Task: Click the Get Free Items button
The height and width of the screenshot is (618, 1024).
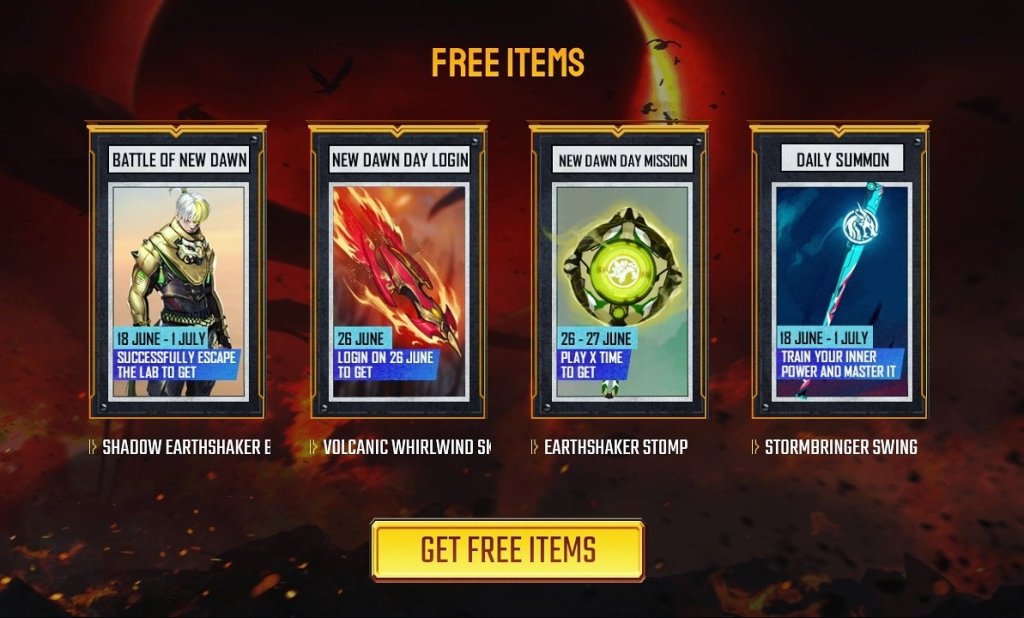Action: tap(507, 550)
